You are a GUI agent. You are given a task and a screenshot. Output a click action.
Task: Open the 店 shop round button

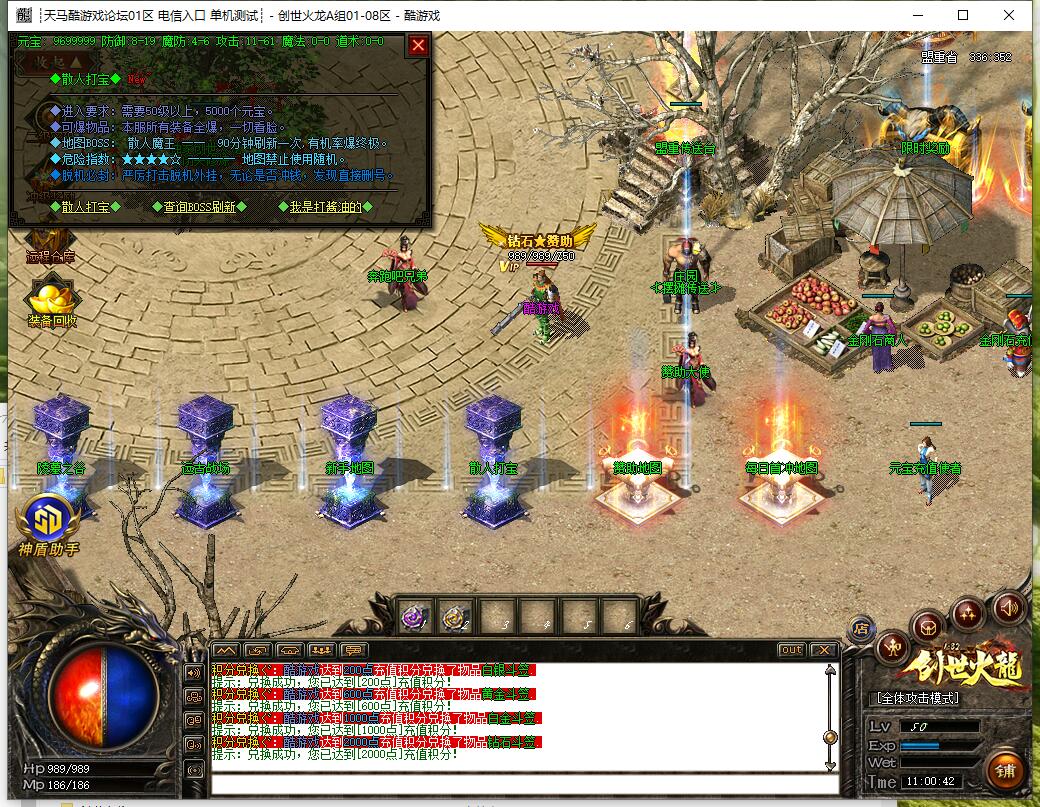(860, 628)
